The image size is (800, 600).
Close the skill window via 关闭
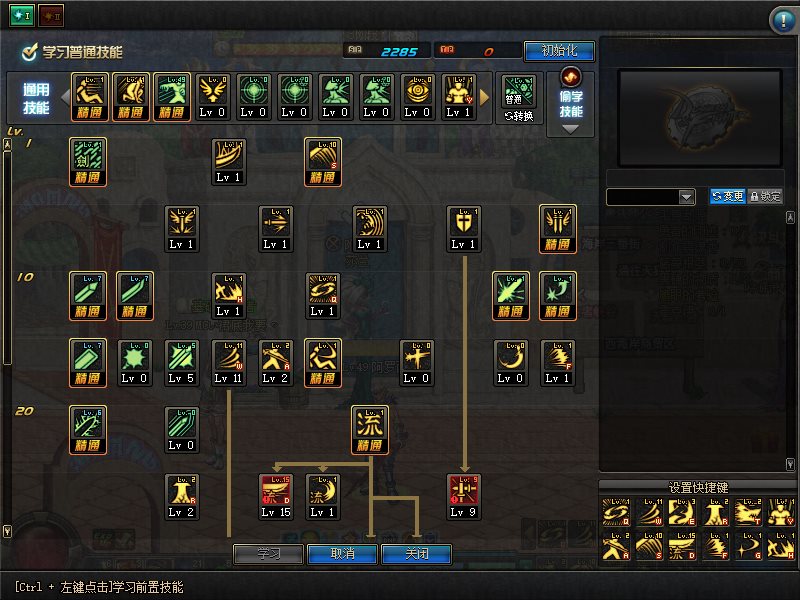pyautogui.click(x=415, y=554)
